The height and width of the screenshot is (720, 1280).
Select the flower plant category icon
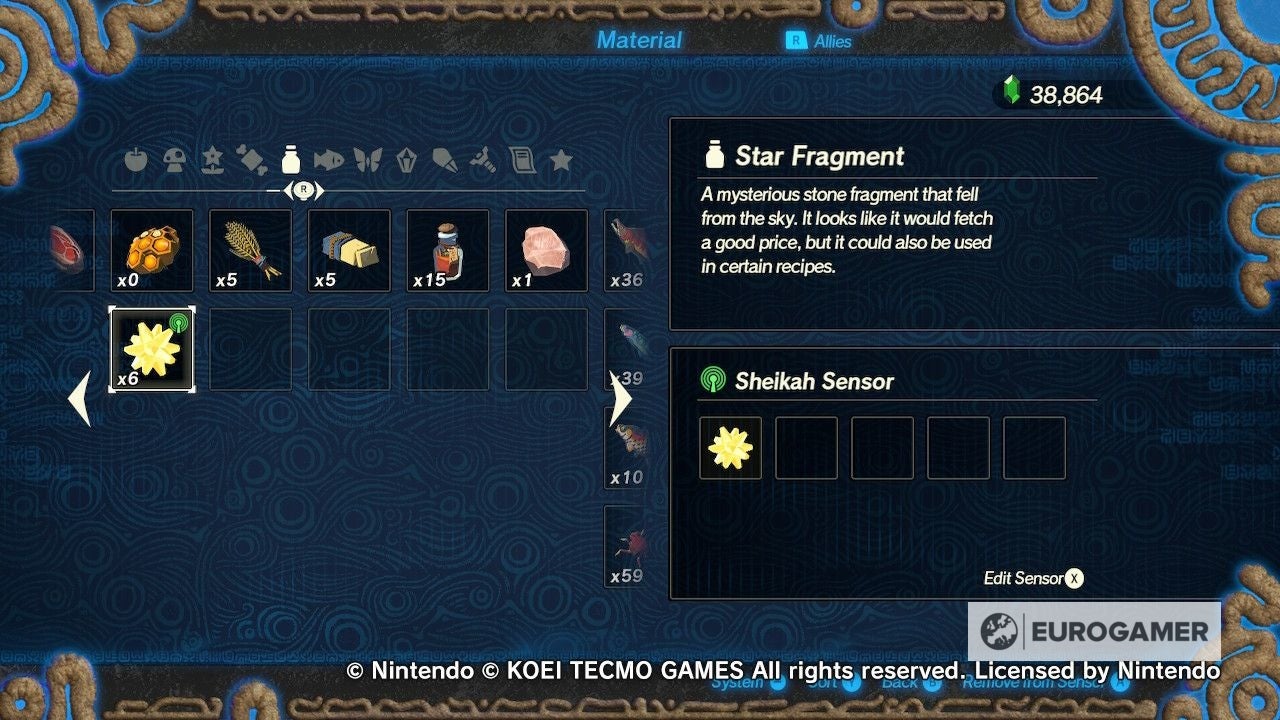click(x=213, y=160)
